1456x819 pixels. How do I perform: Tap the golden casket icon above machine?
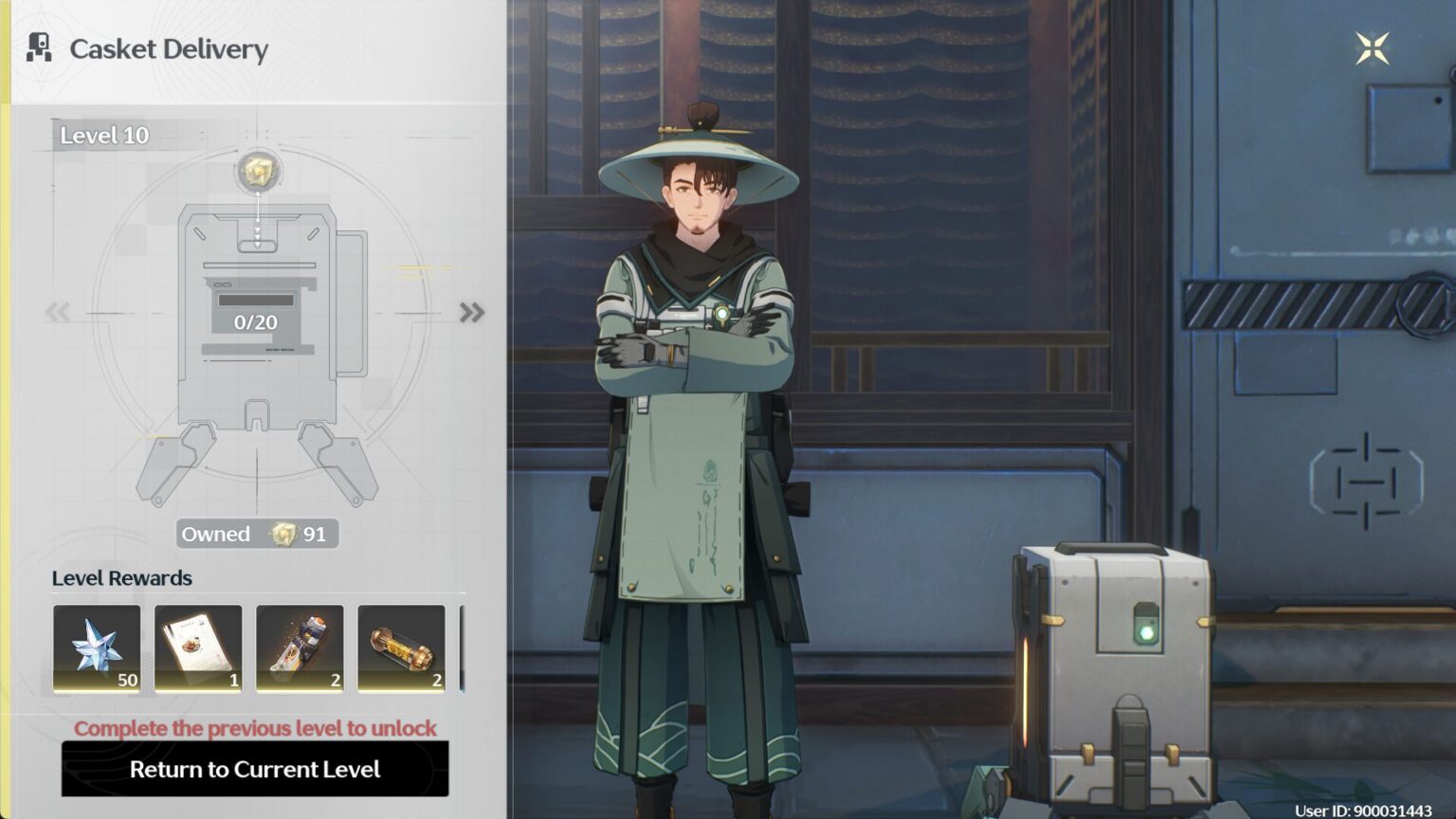tap(258, 172)
